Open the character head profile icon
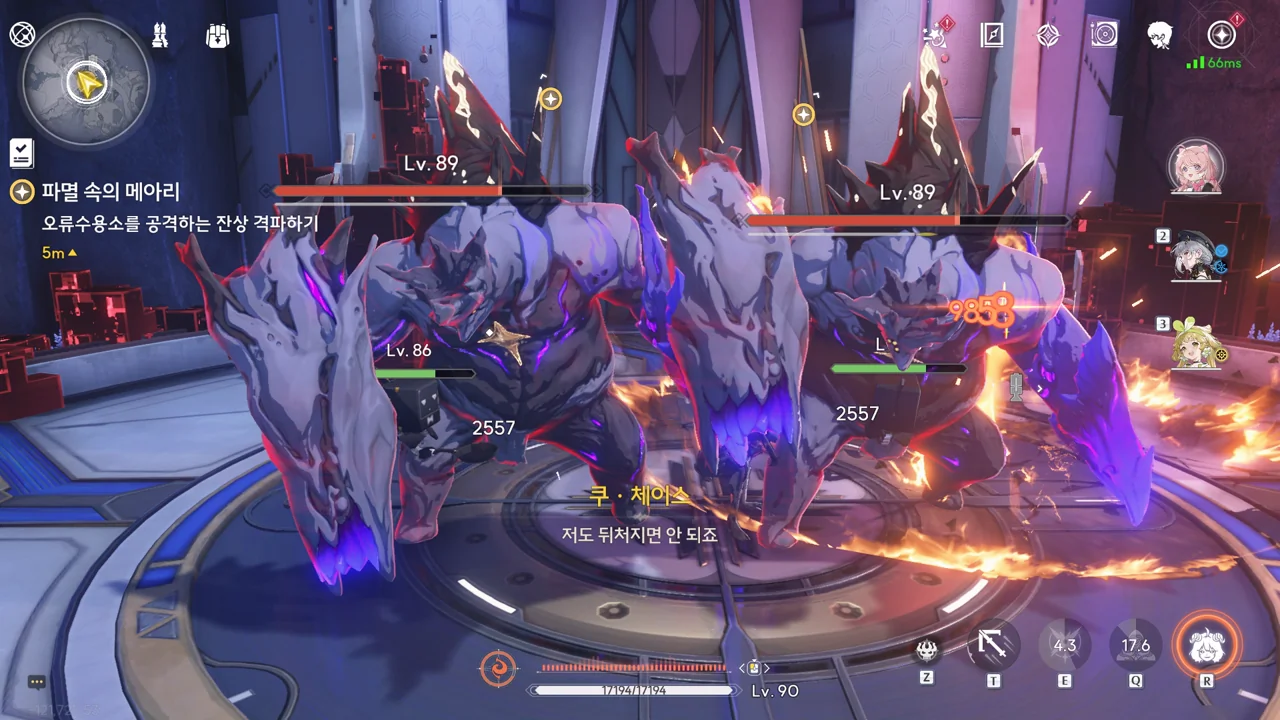This screenshot has width=1280, height=720. pos(1160,36)
